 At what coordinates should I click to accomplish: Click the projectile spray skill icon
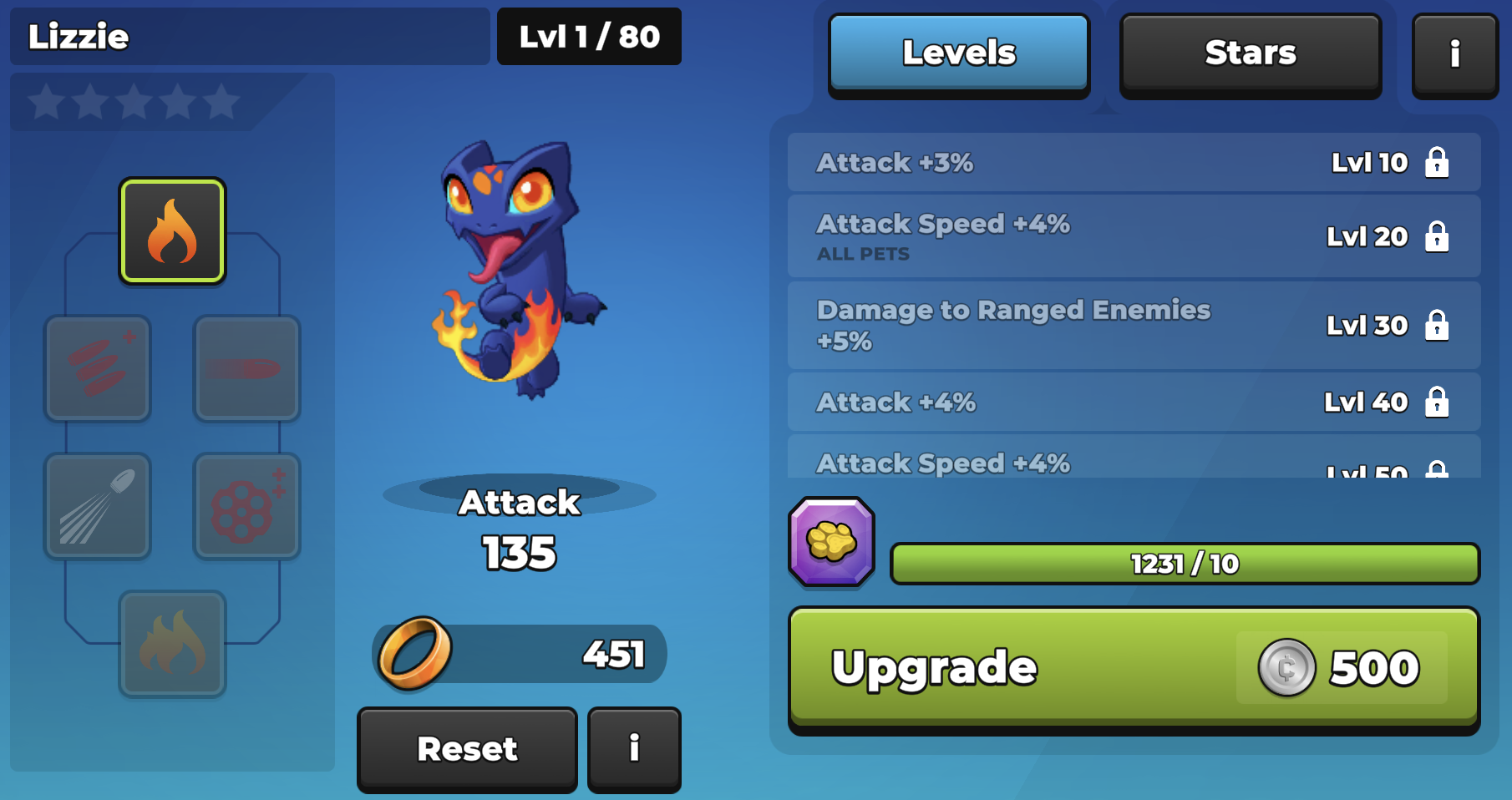pos(97,506)
